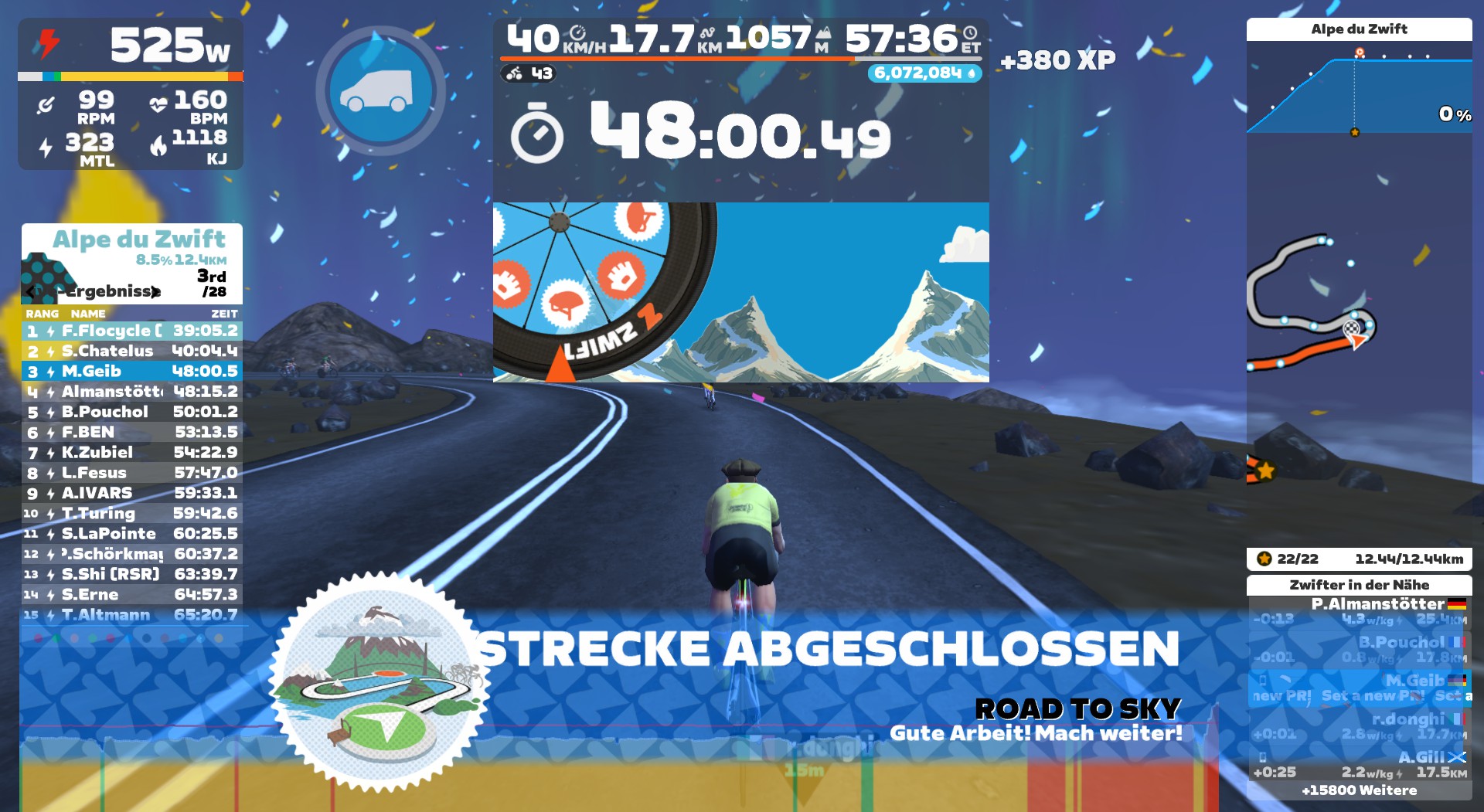Viewport: 1484px width, 812px height.
Task: Click K.Zubiel's leaderboard row
Action: (131, 453)
